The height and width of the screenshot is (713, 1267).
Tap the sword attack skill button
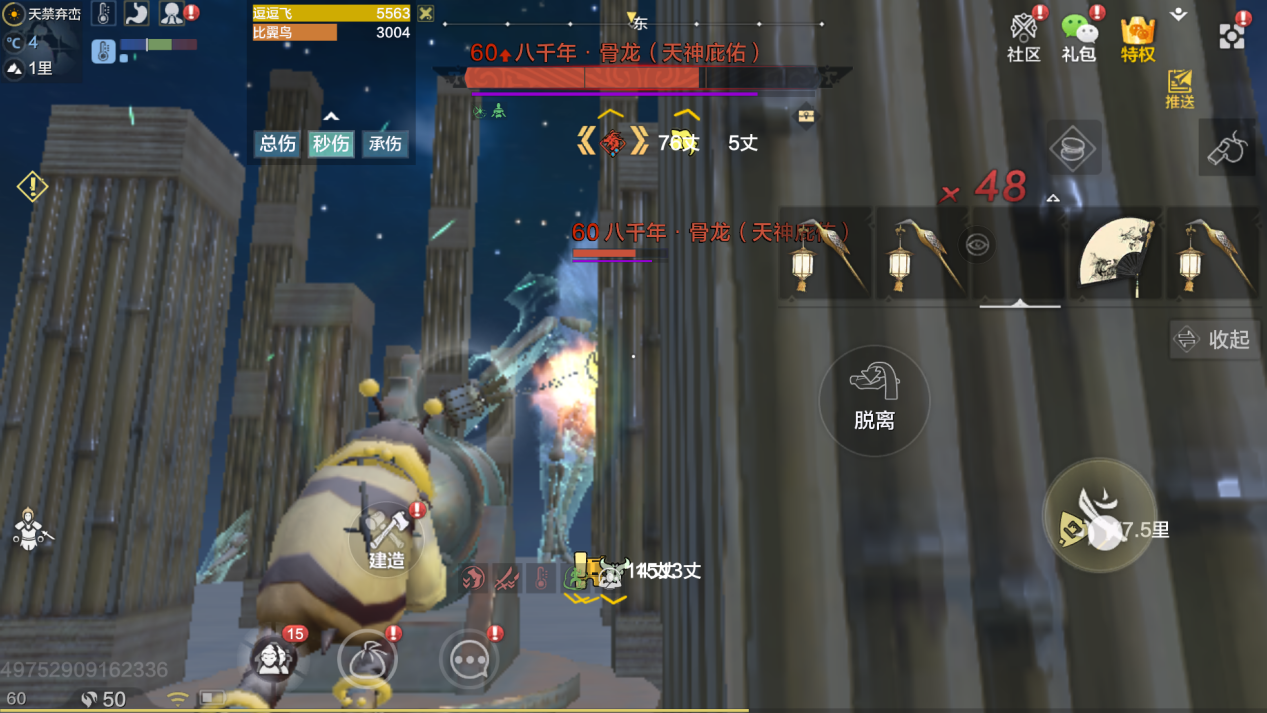click(x=1098, y=517)
